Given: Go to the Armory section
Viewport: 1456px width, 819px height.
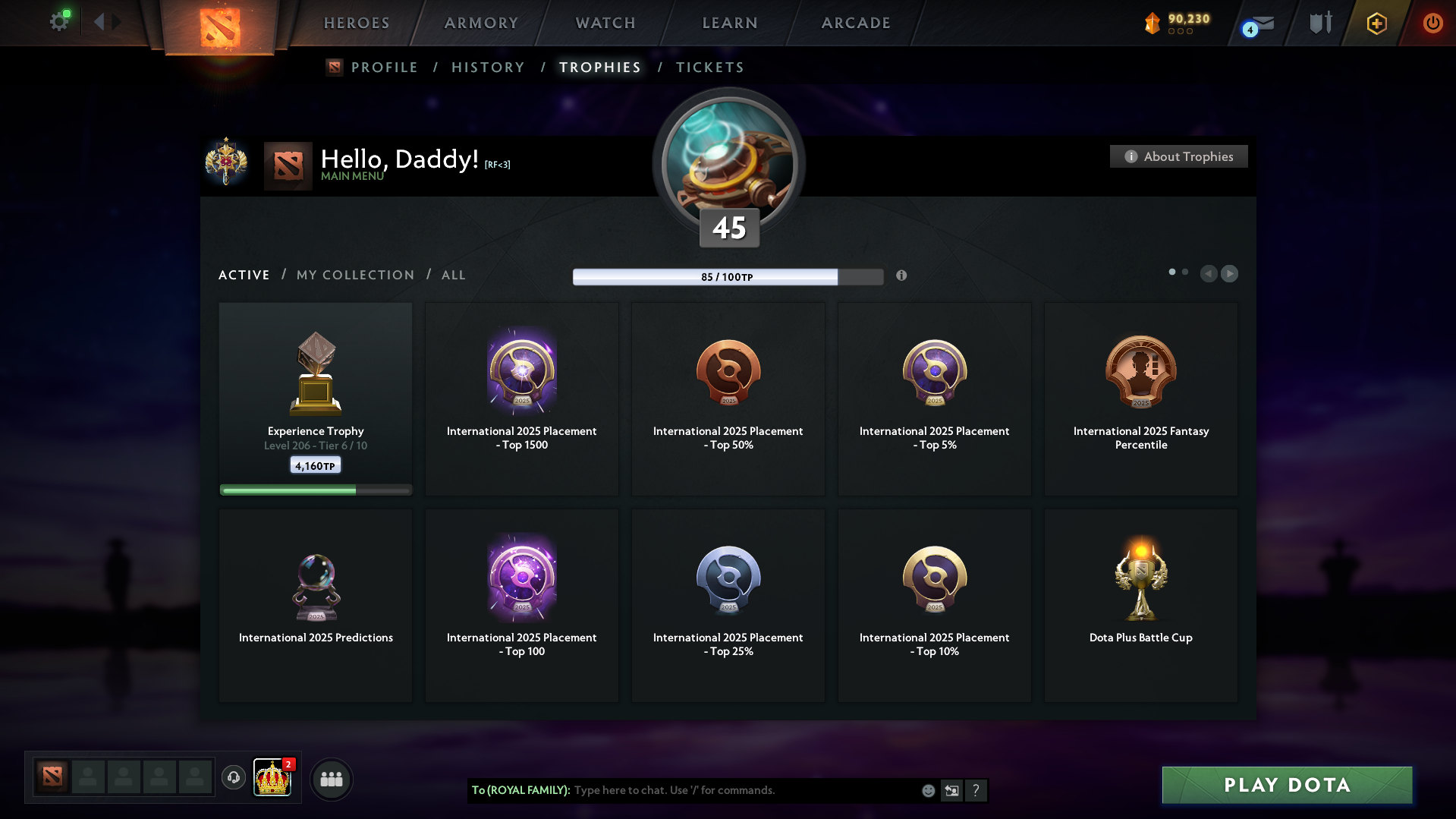Looking at the screenshot, I should click(481, 23).
